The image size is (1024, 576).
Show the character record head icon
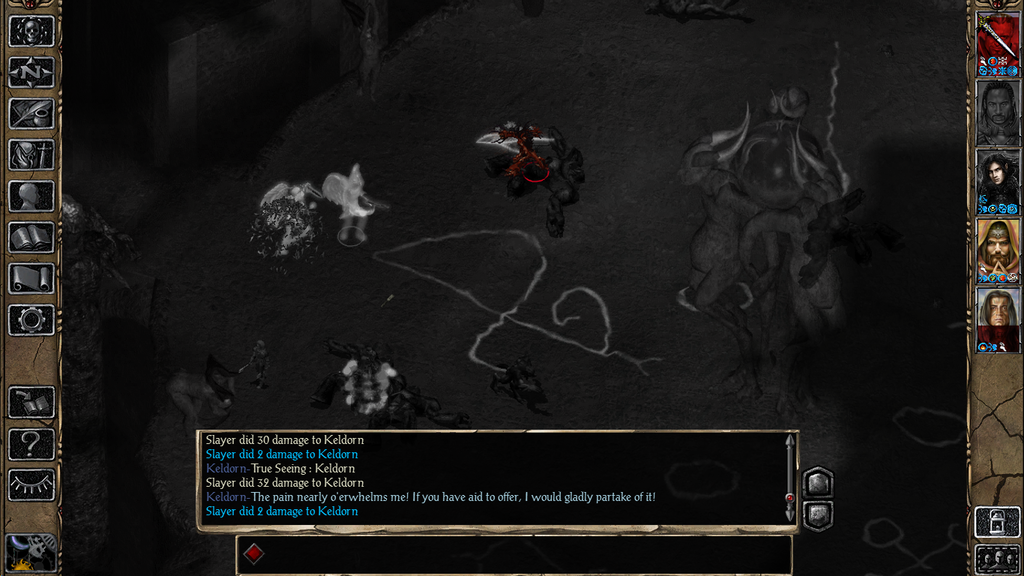pos(31,196)
